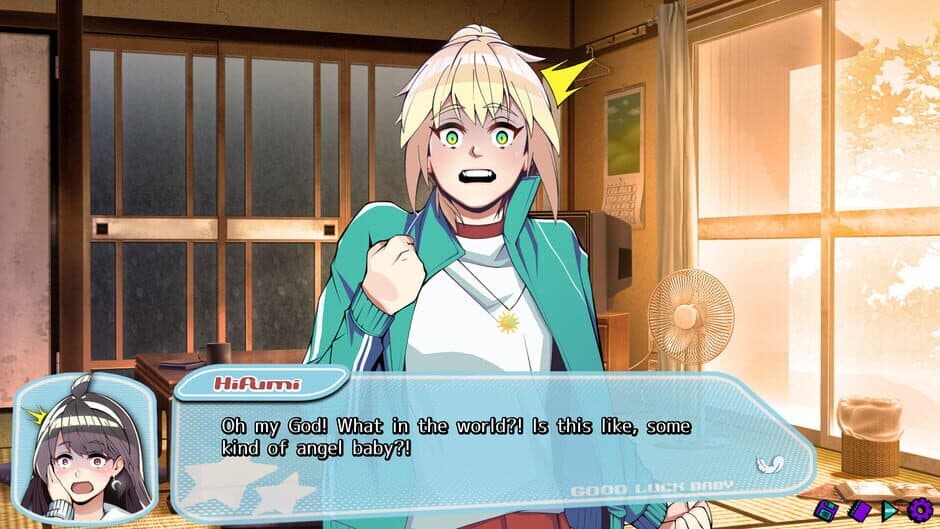Open settings with the purple gear icon

pos(920,510)
